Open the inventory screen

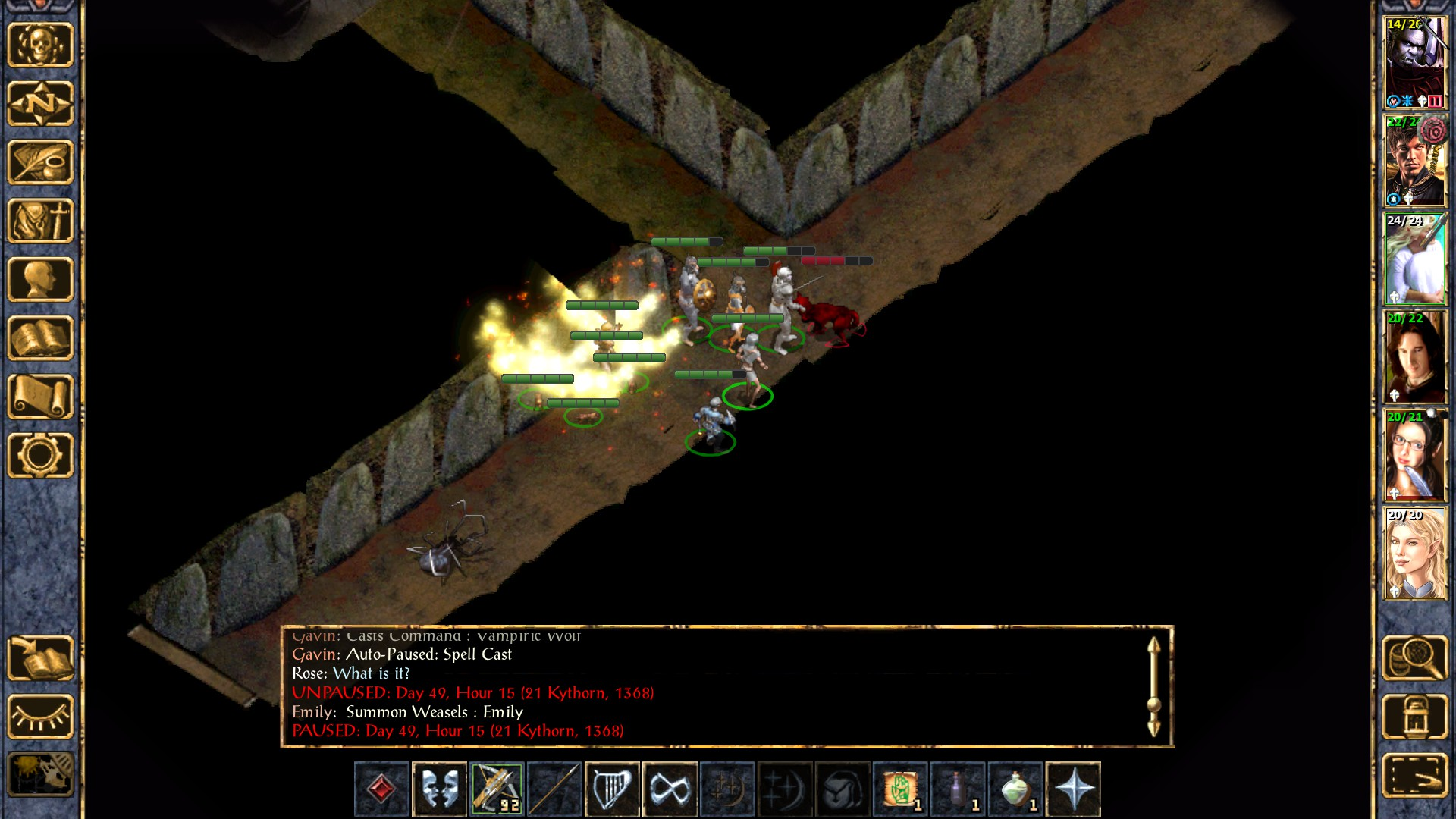click(x=40, y=221)
